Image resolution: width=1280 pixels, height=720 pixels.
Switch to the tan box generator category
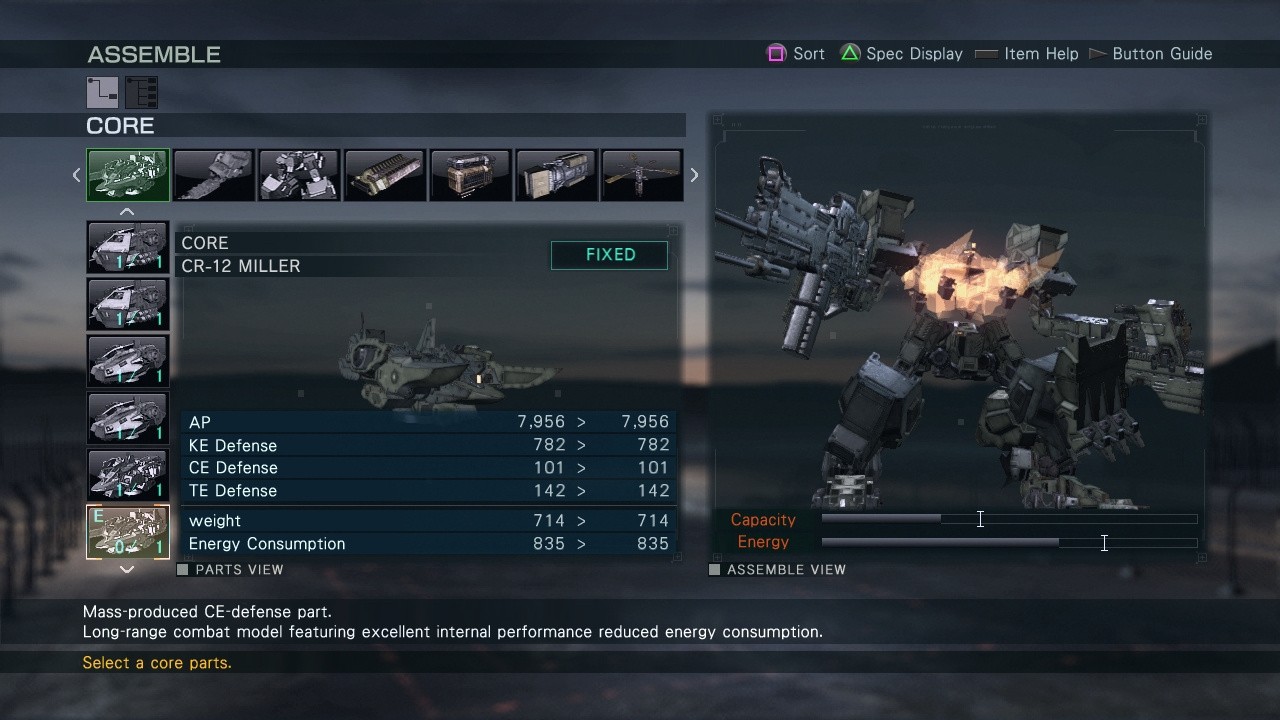point(470,175)
